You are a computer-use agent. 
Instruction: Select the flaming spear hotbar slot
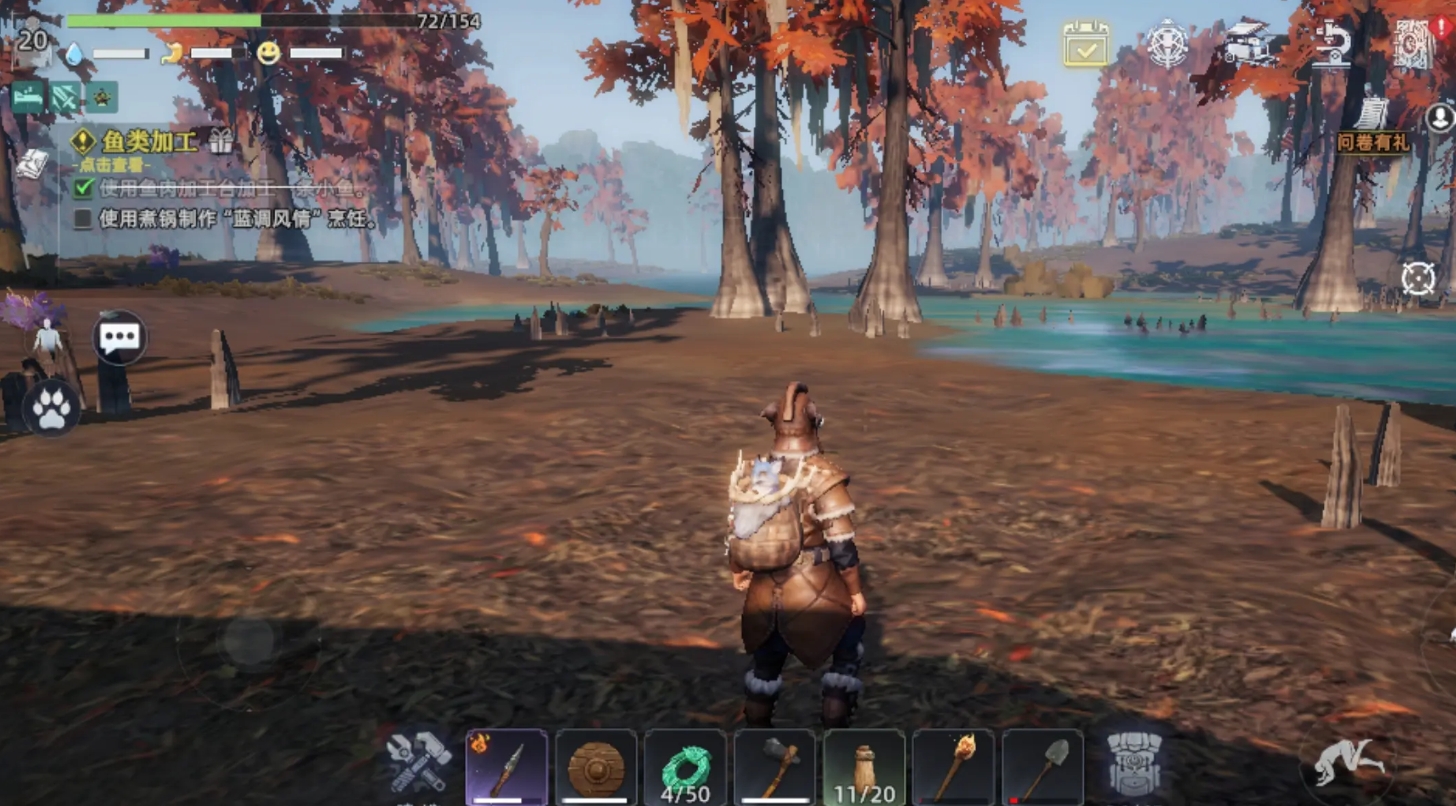506,767
